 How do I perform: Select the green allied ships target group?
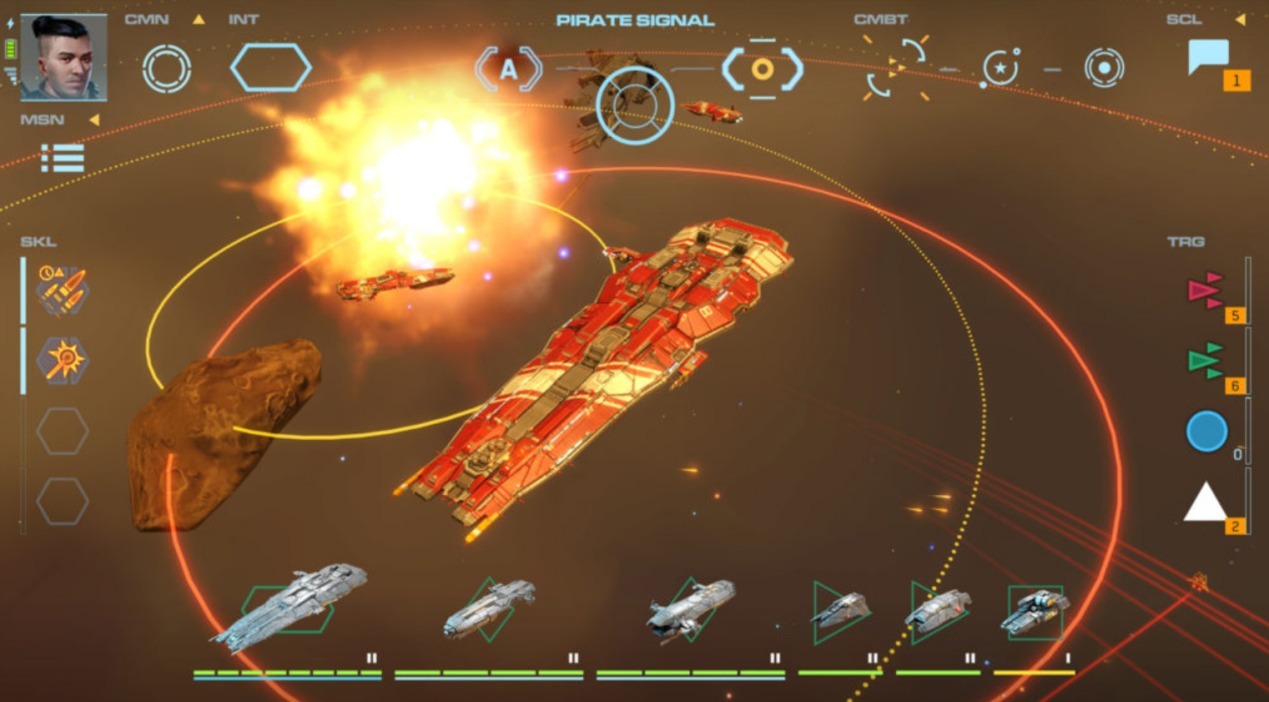[x=1206, y=361]
